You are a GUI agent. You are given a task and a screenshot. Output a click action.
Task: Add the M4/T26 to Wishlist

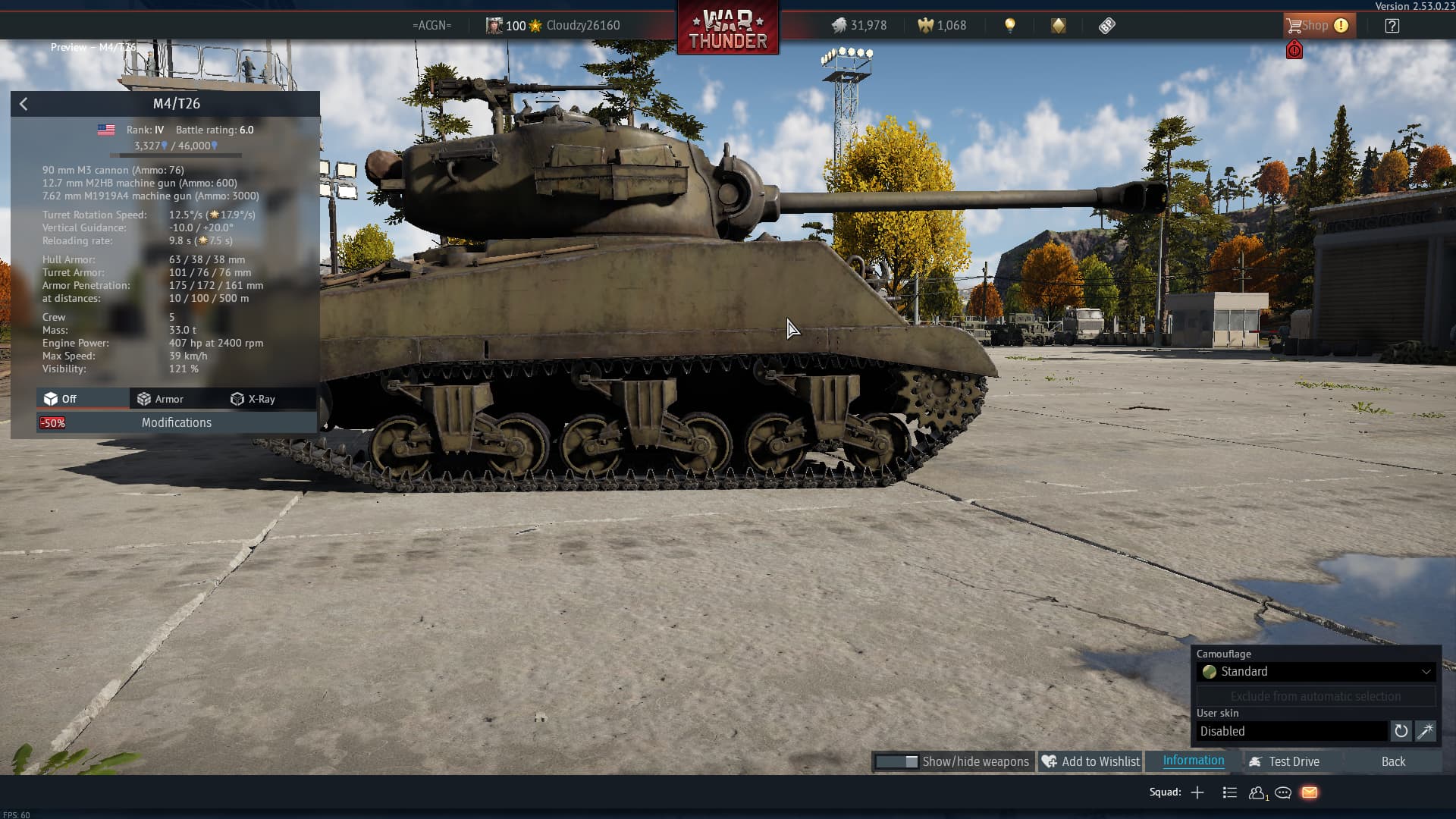1090,761
